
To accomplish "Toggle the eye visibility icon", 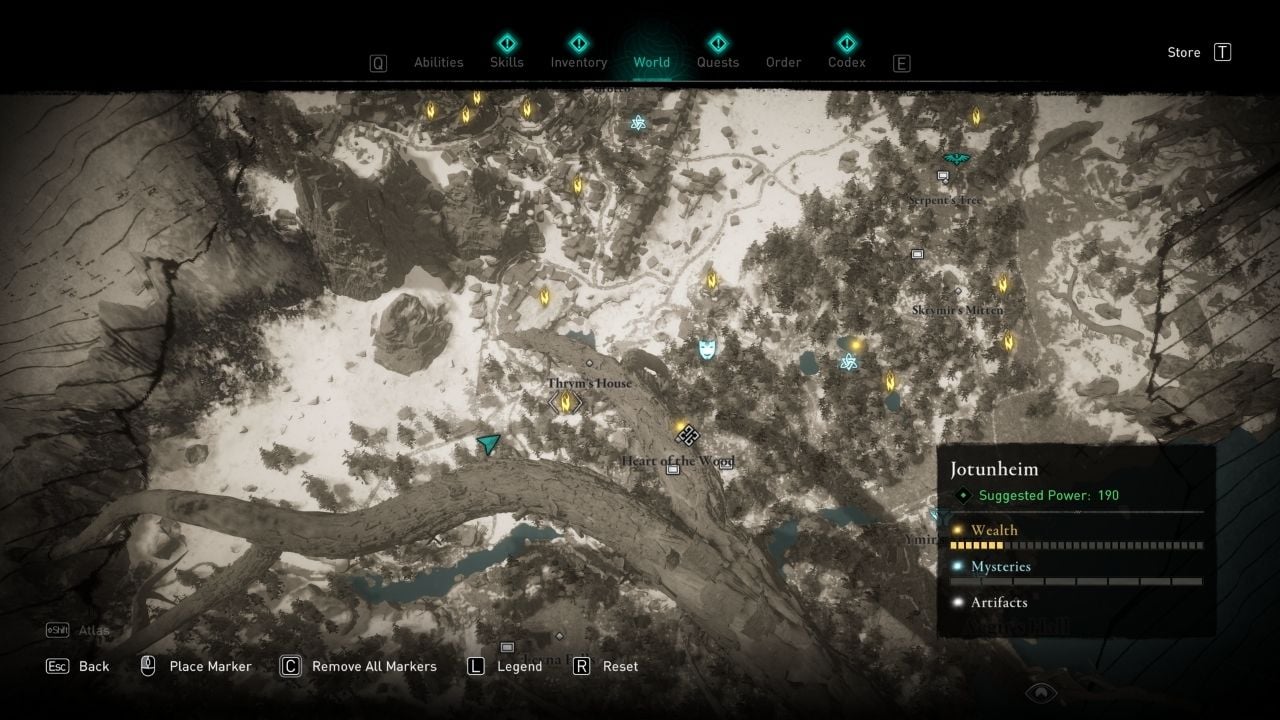I will tap(1041, 692).
